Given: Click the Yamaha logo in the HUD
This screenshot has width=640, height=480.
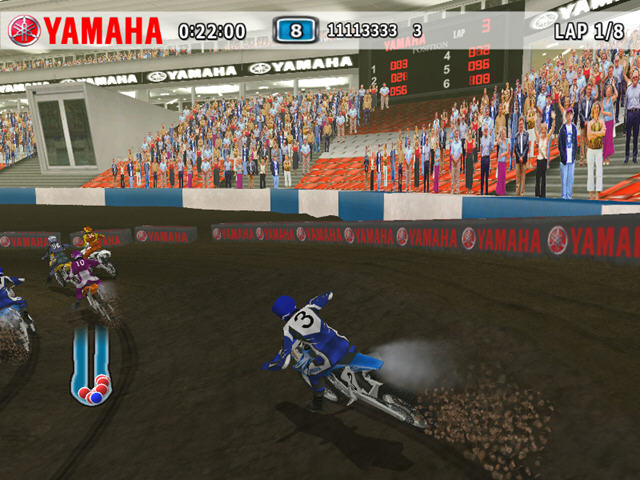Looking at the screenshot, I should point(85,30).
